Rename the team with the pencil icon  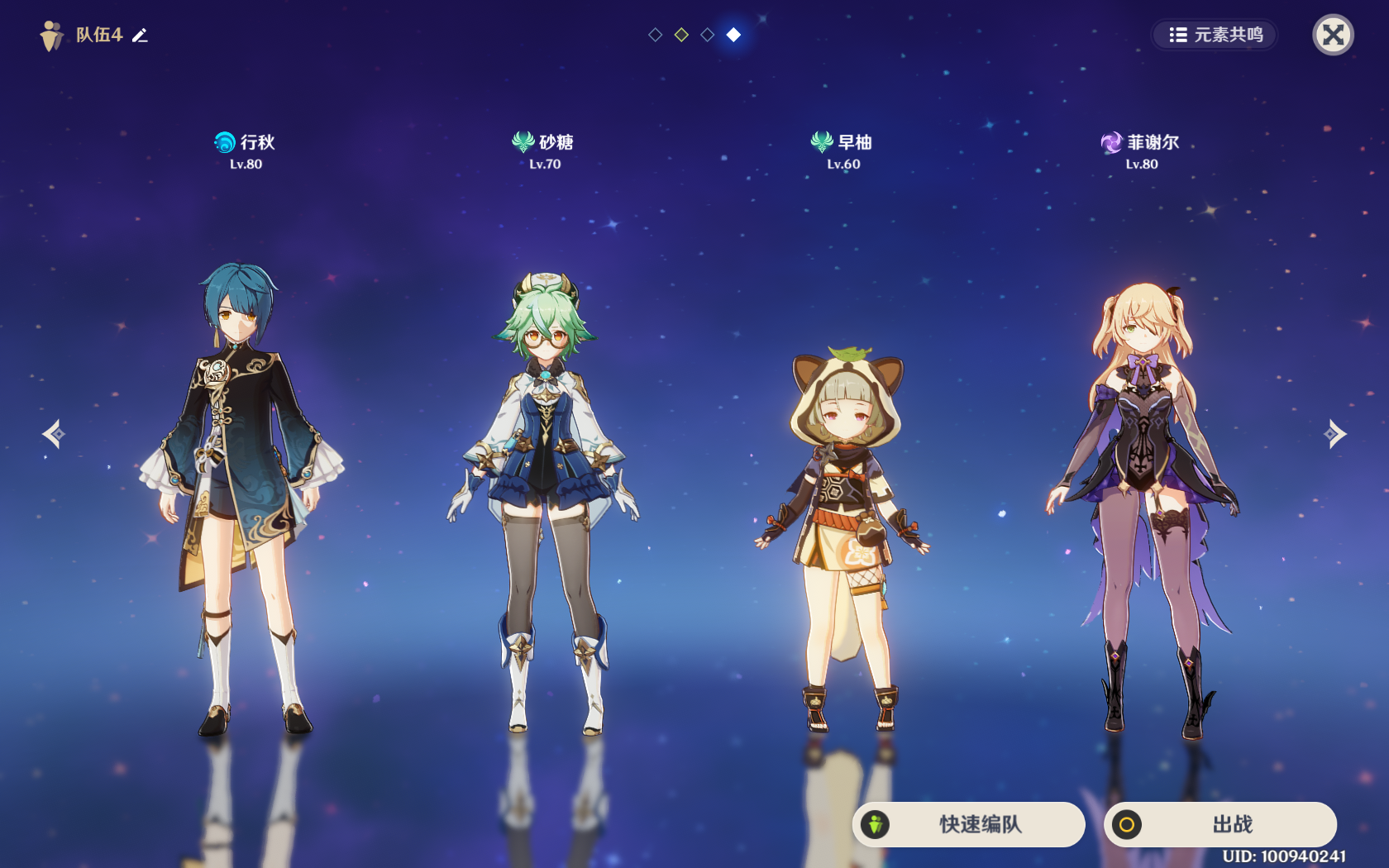tap(141, 35)
